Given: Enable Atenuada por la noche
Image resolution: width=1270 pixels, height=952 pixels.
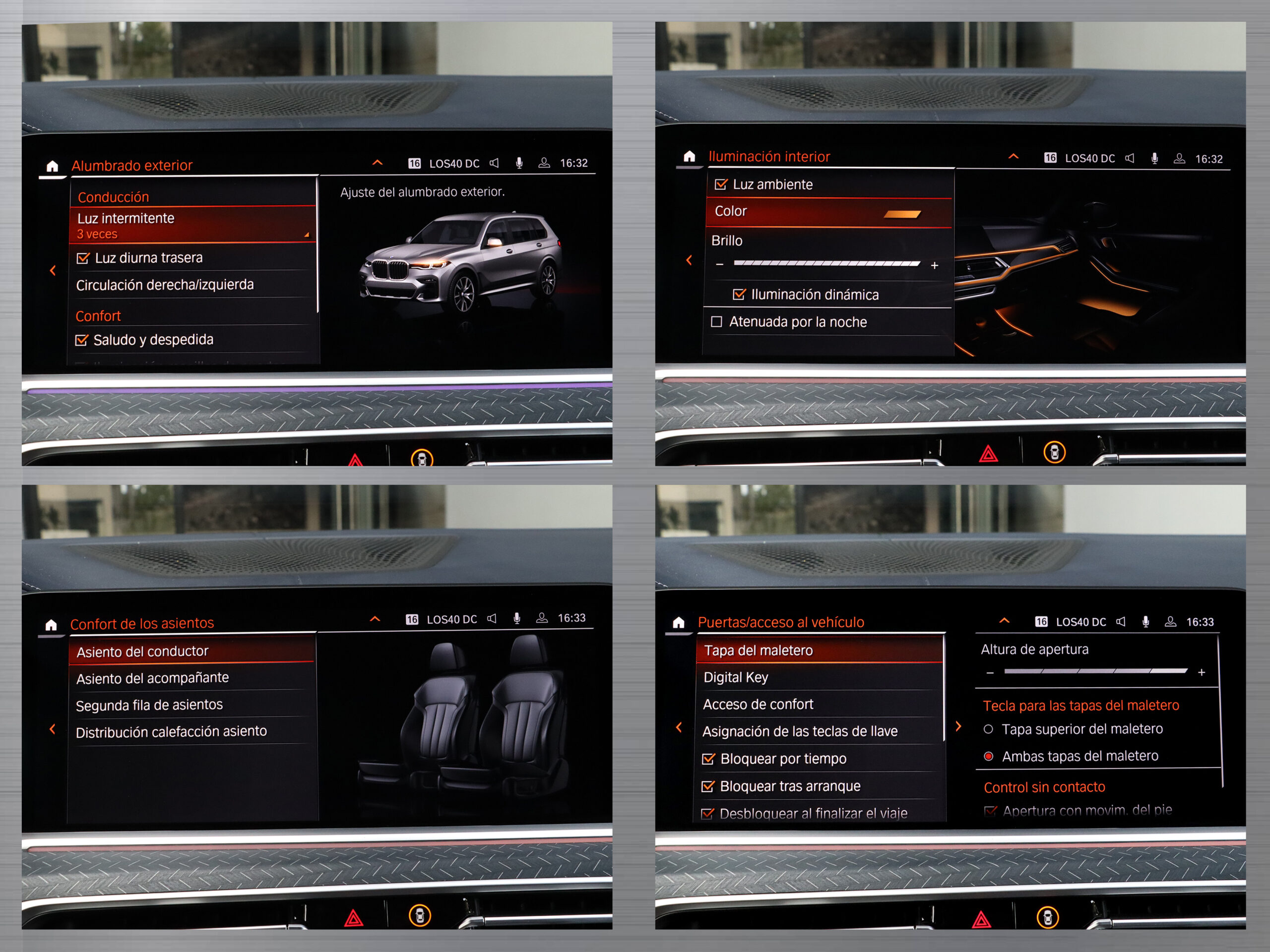Looking at the screenshot, I should (x=716, y=322).
